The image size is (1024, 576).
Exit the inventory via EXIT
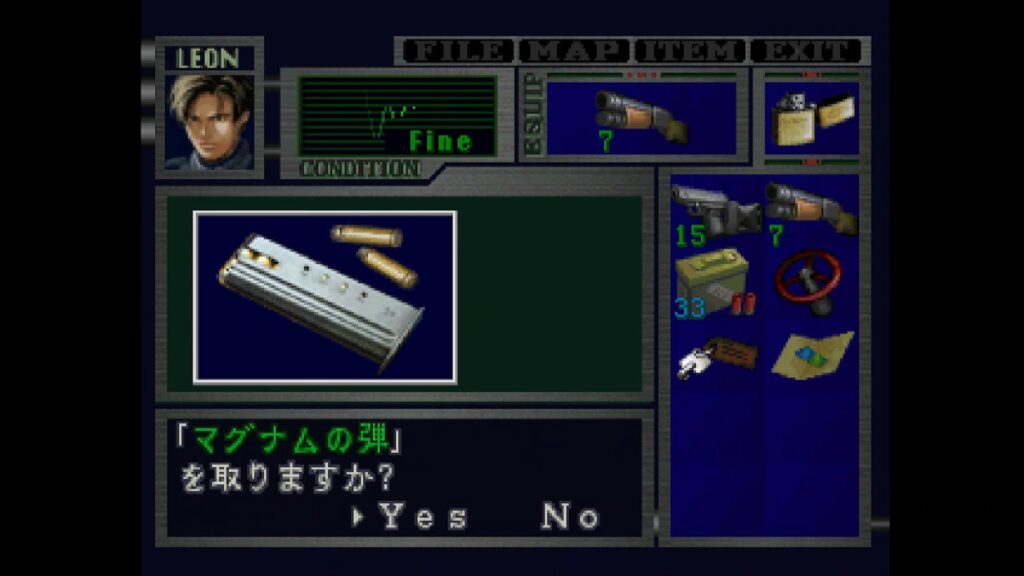pyautogui.click(x=806, y=50)
